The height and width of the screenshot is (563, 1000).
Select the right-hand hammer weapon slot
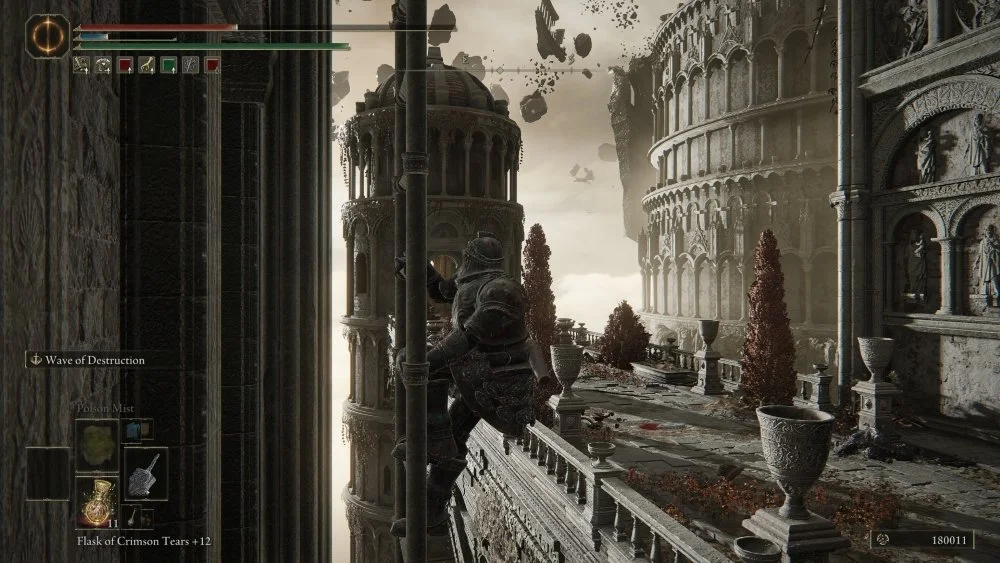[146, 473]
